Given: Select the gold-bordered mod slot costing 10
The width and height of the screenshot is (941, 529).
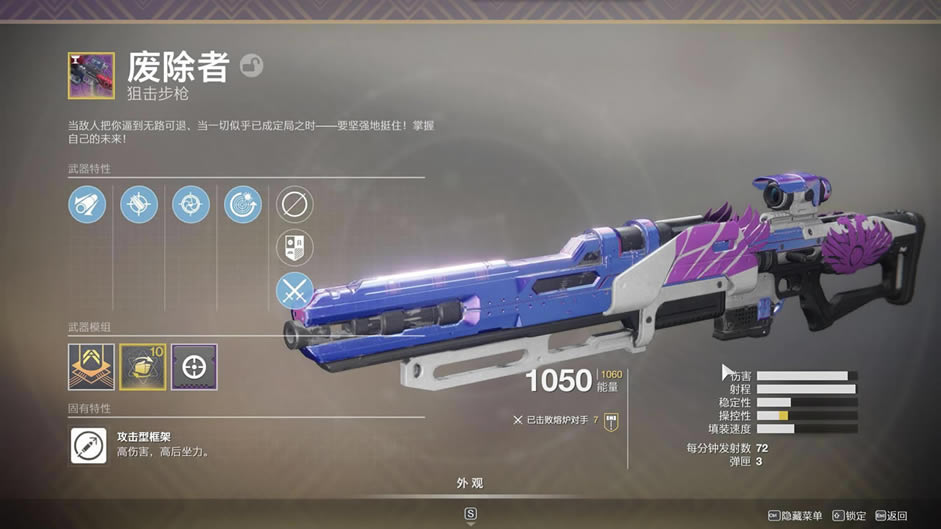Looking at the screenshot, I should tap(142, 366).
